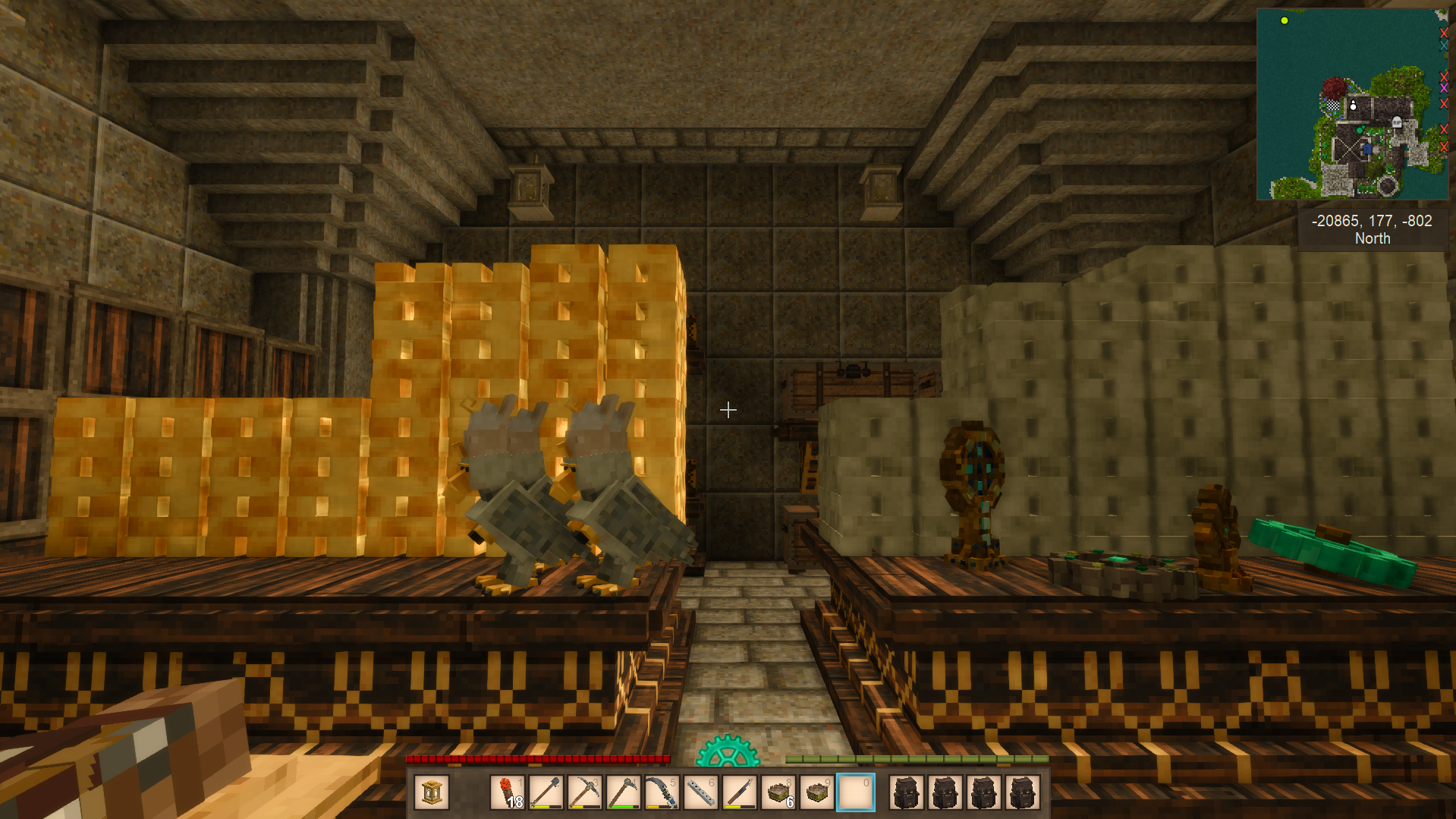Click the yellow-green dot on the minimap
1456x819 pixels.
point(1285,20)
